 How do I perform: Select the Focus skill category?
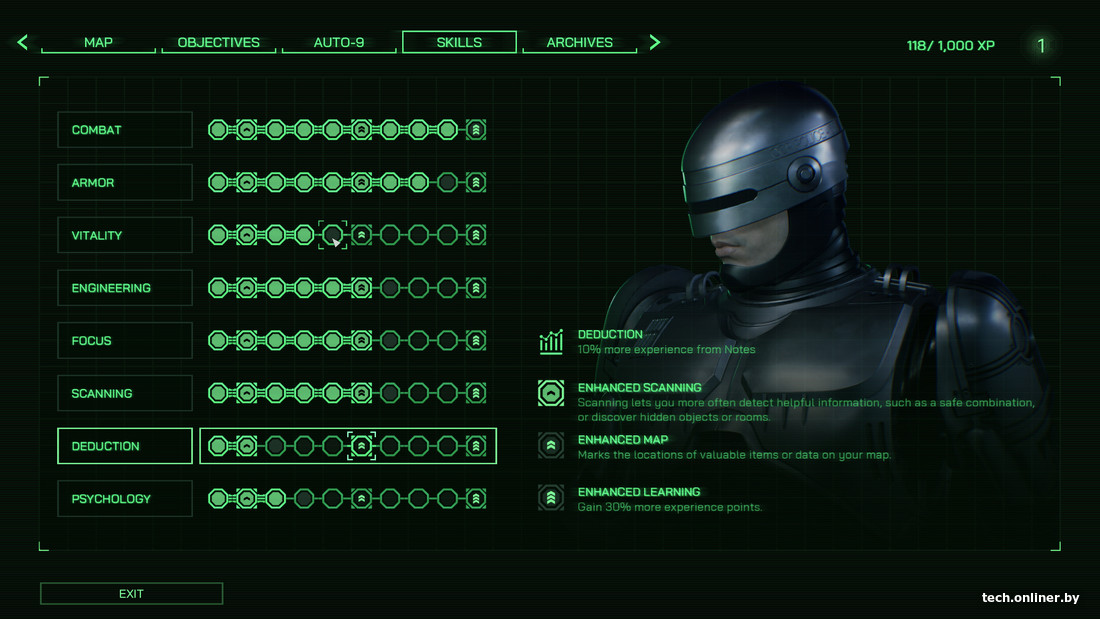pos(125,341)
